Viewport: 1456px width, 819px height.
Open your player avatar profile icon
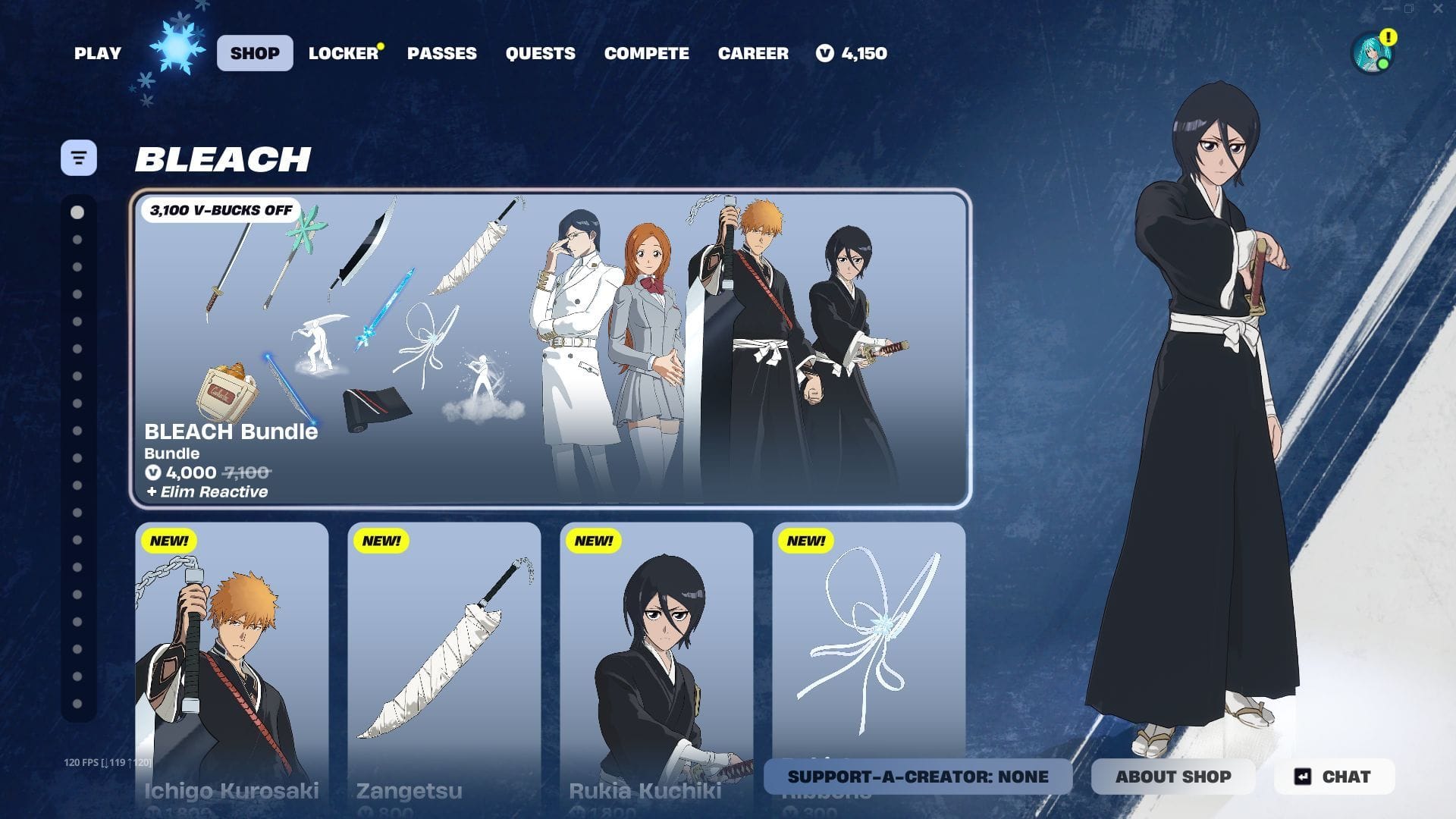pos(1373,53)
